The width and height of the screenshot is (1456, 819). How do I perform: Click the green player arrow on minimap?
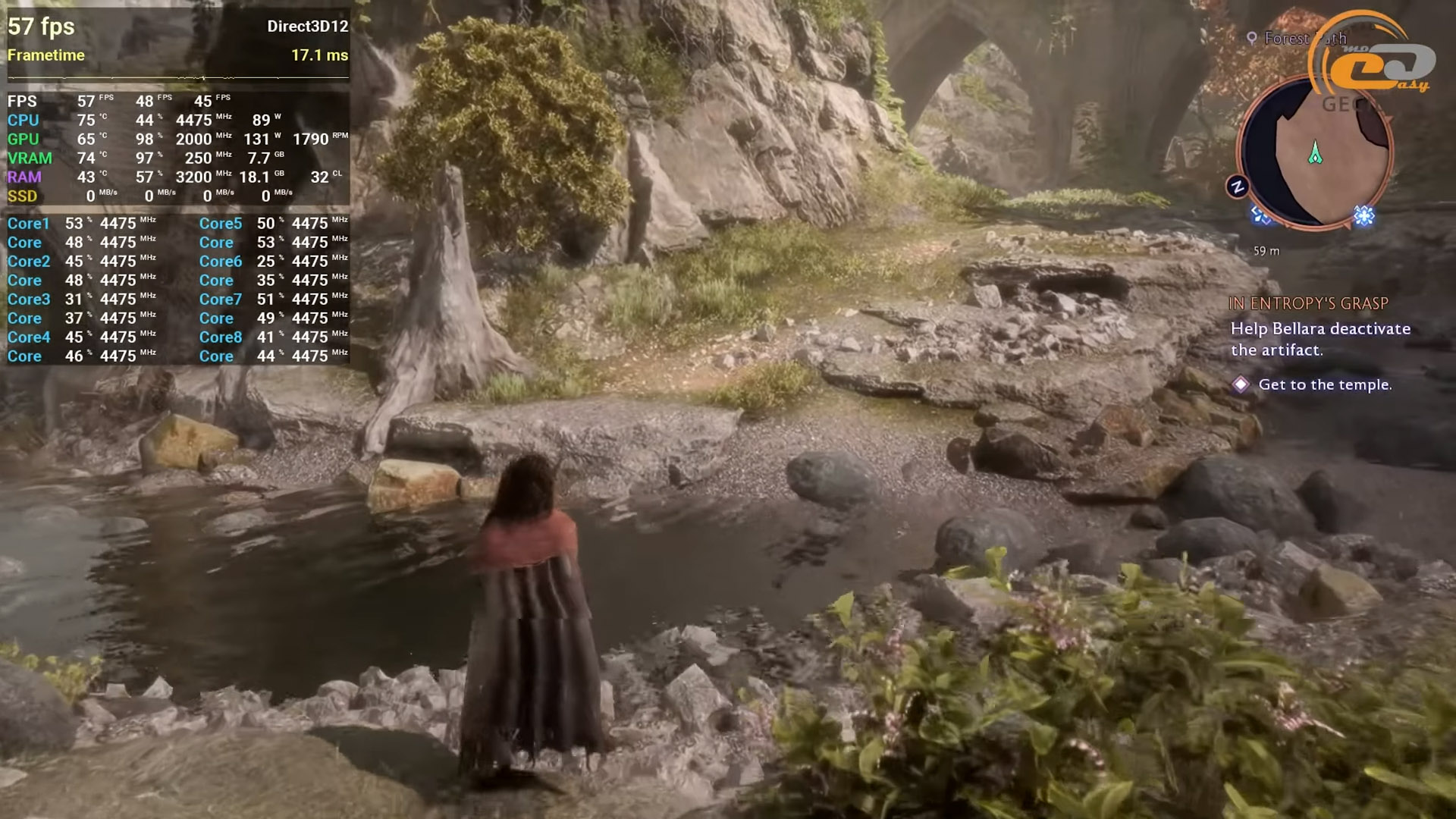(1316, 153)
